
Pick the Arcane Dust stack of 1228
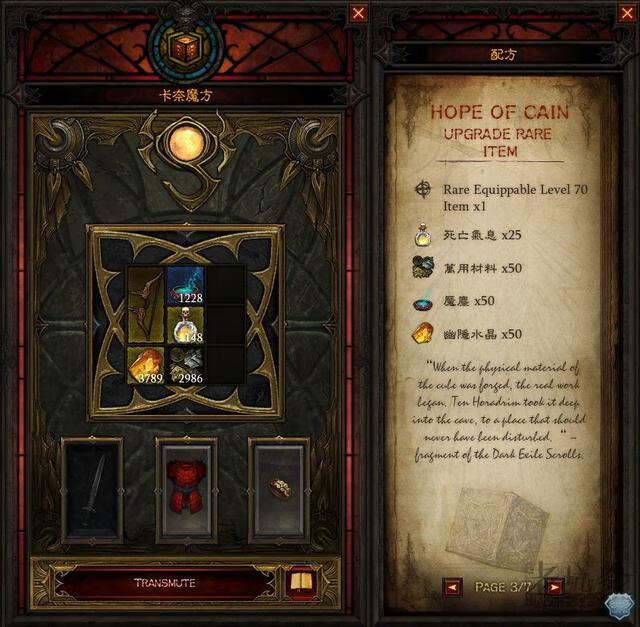(x=186, y=286)
